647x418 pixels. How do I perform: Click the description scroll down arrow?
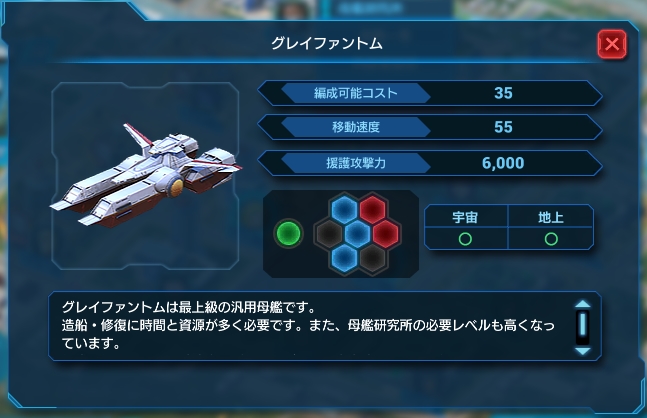coord(582,349)
